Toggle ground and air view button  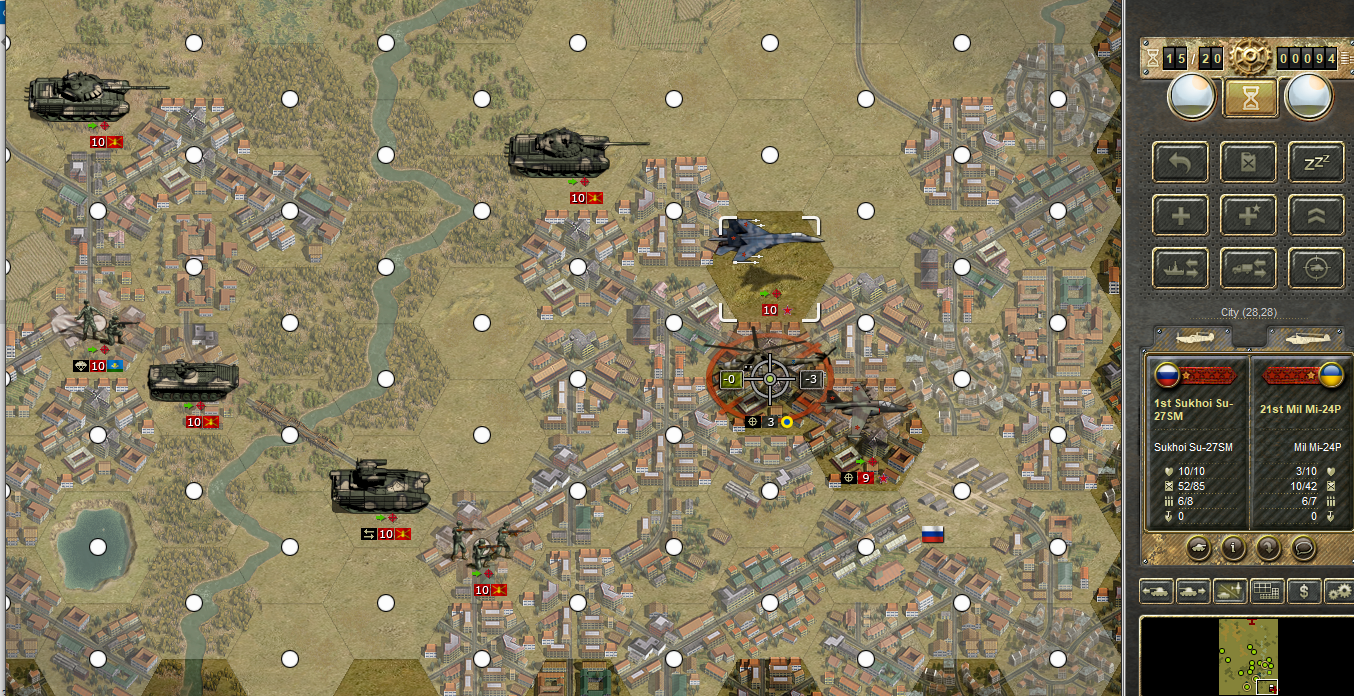[x=1229, y=591]
